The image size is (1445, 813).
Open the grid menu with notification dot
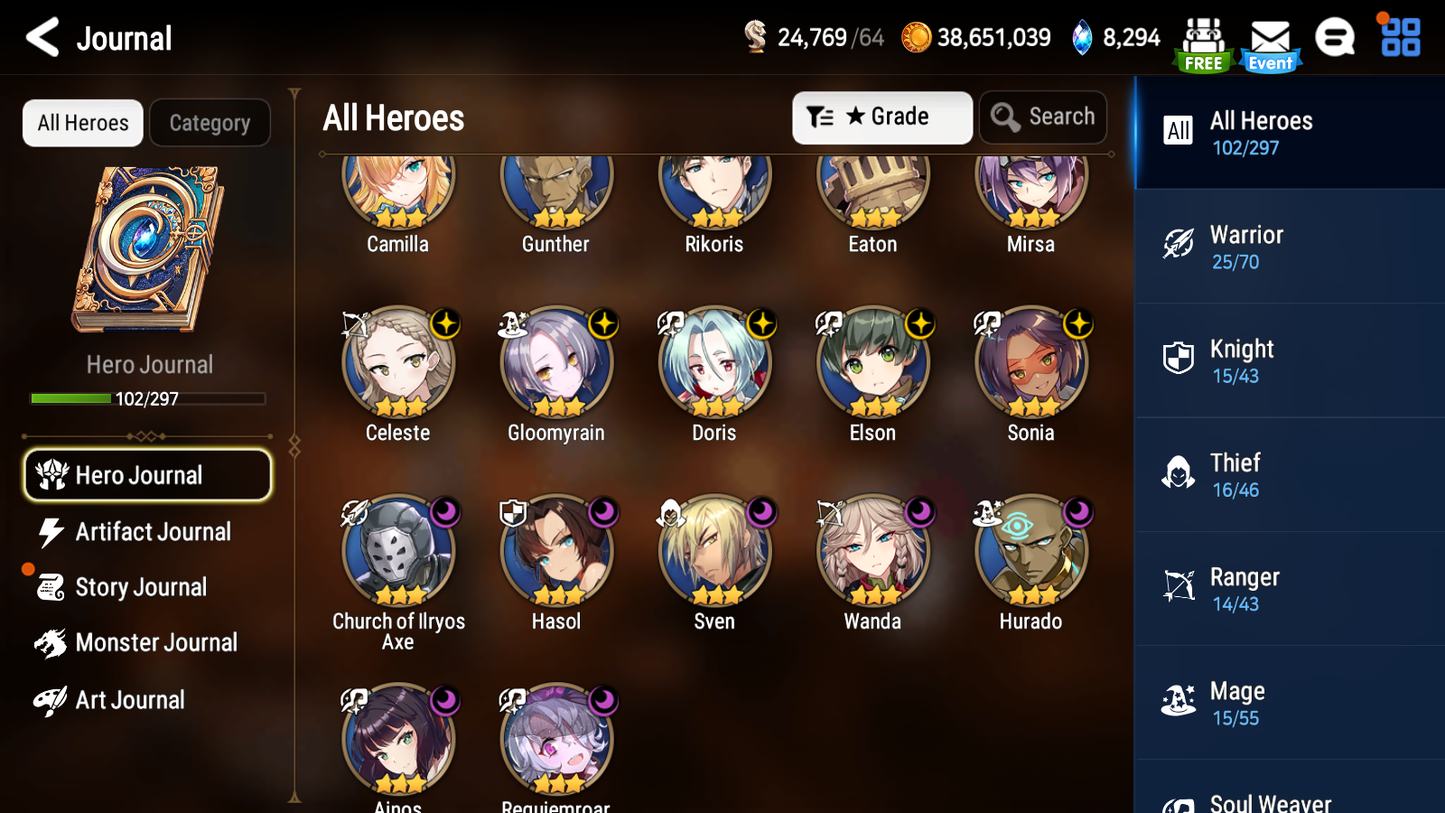coord(1398,38)
